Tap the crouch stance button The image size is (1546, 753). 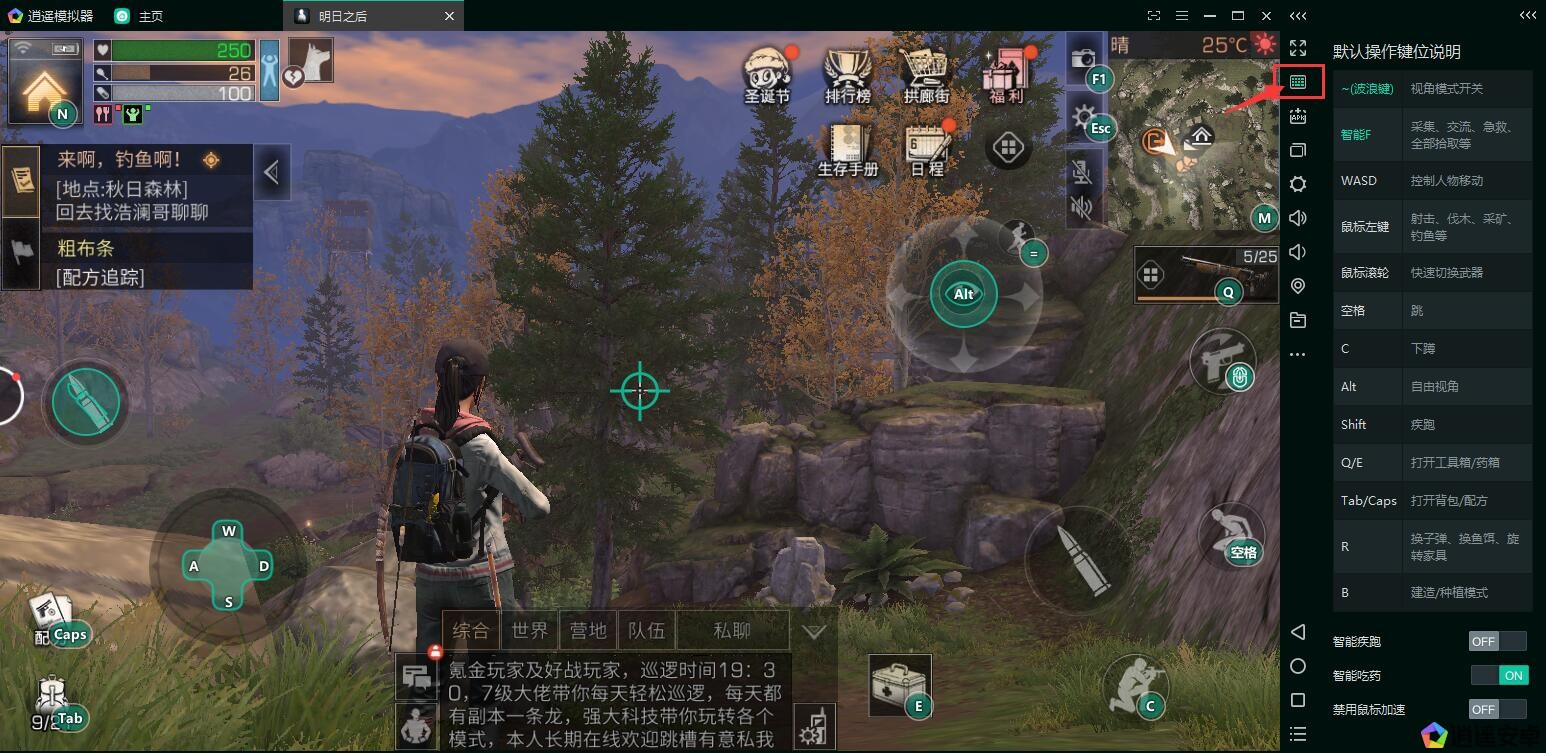[x=1135, y=685]
